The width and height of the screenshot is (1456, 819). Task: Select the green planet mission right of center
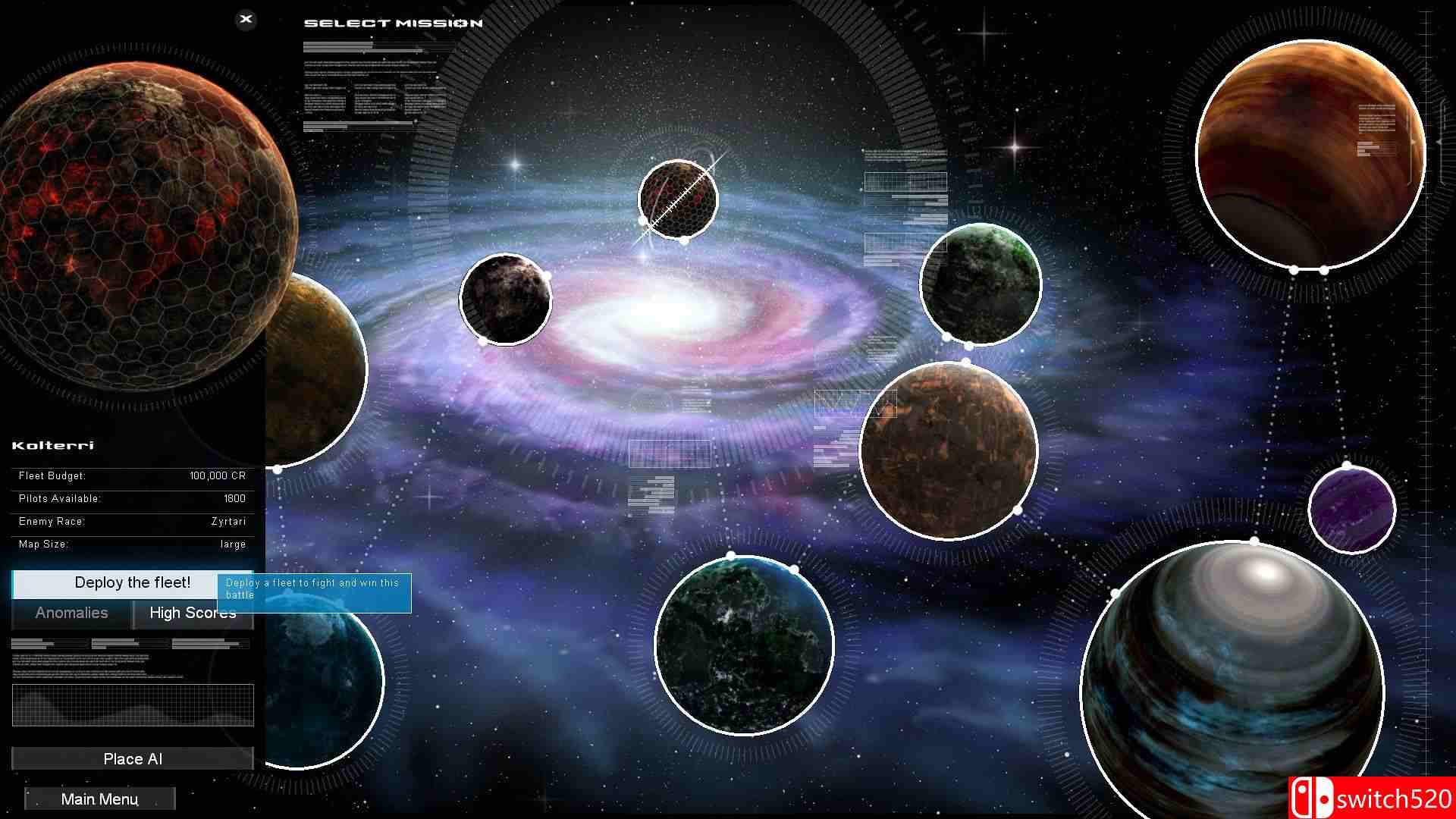(x=981, y=284)
